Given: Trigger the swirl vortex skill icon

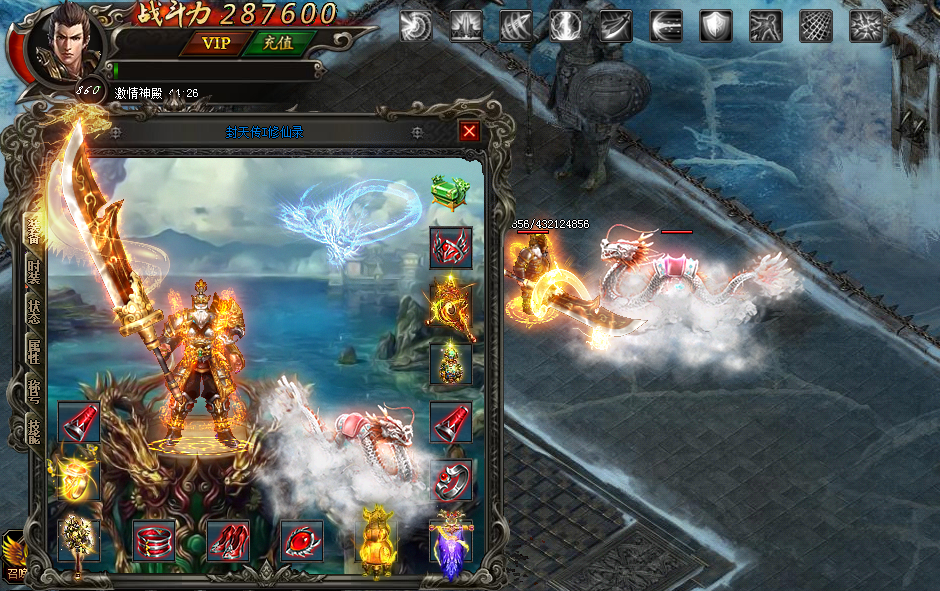Looking at the screenshot, I should tap(416, 25).
